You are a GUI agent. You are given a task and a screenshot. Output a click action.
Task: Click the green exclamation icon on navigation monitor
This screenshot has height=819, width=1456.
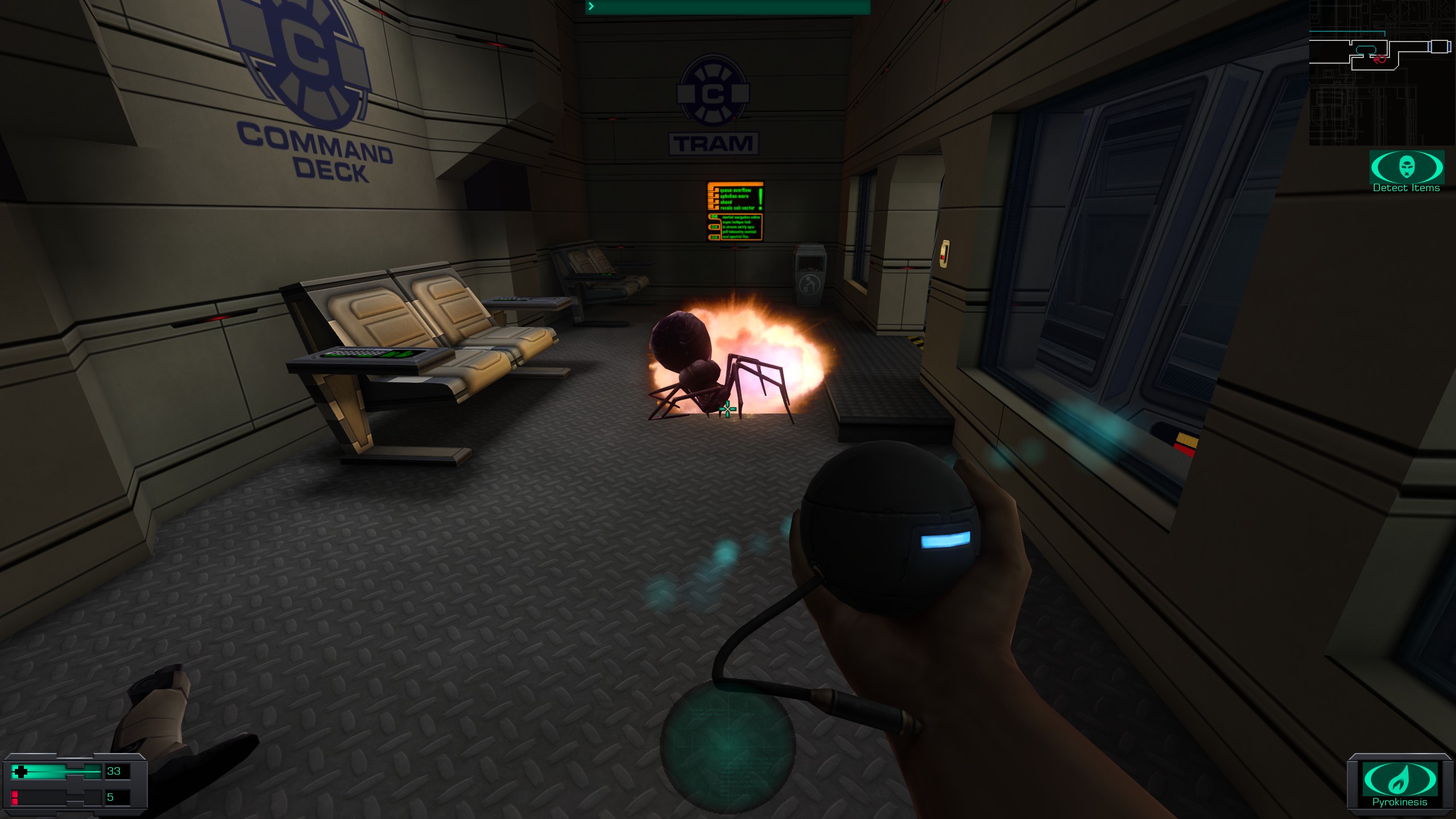(760, 197)
